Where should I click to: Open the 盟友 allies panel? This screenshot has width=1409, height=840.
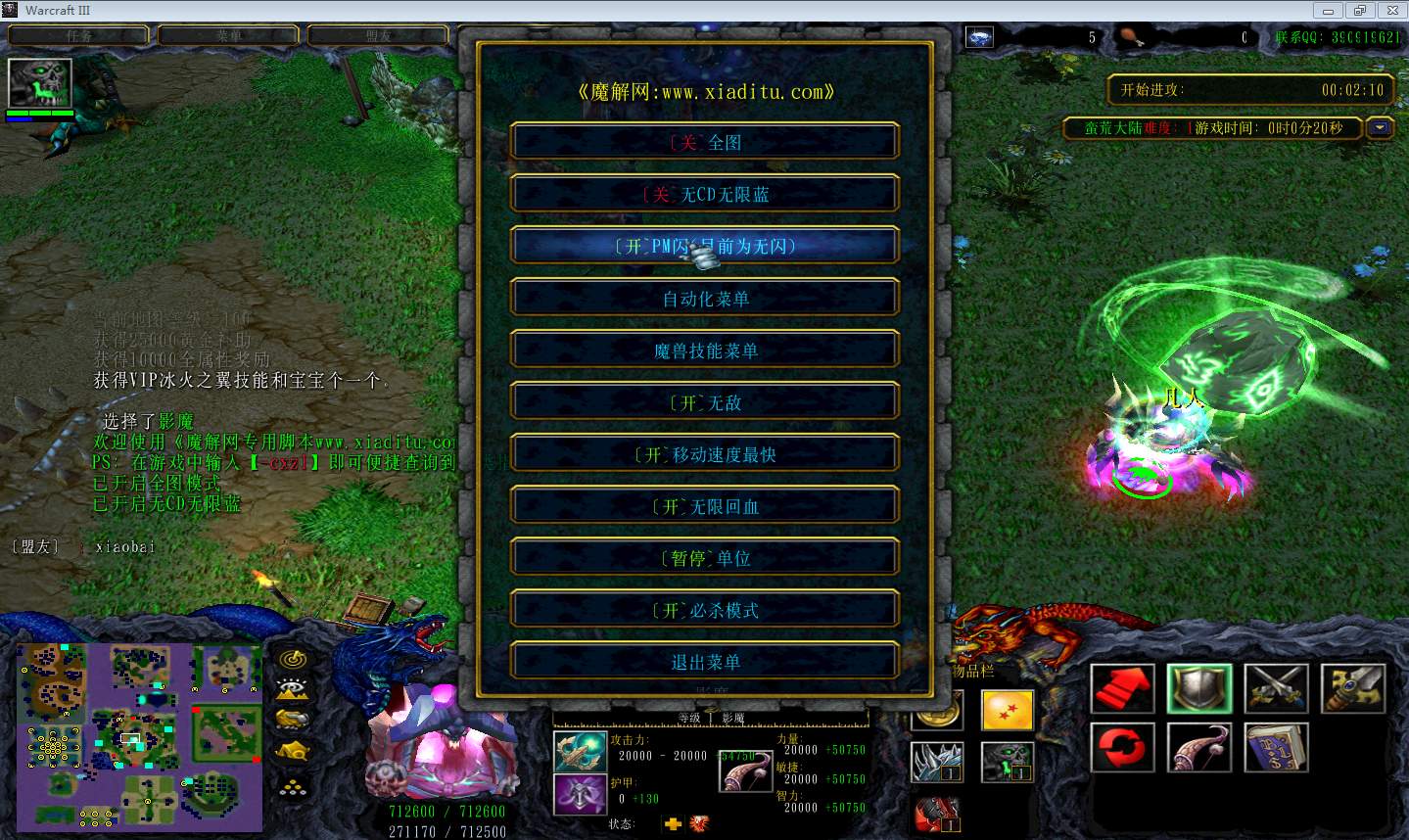tap(378, 34)
